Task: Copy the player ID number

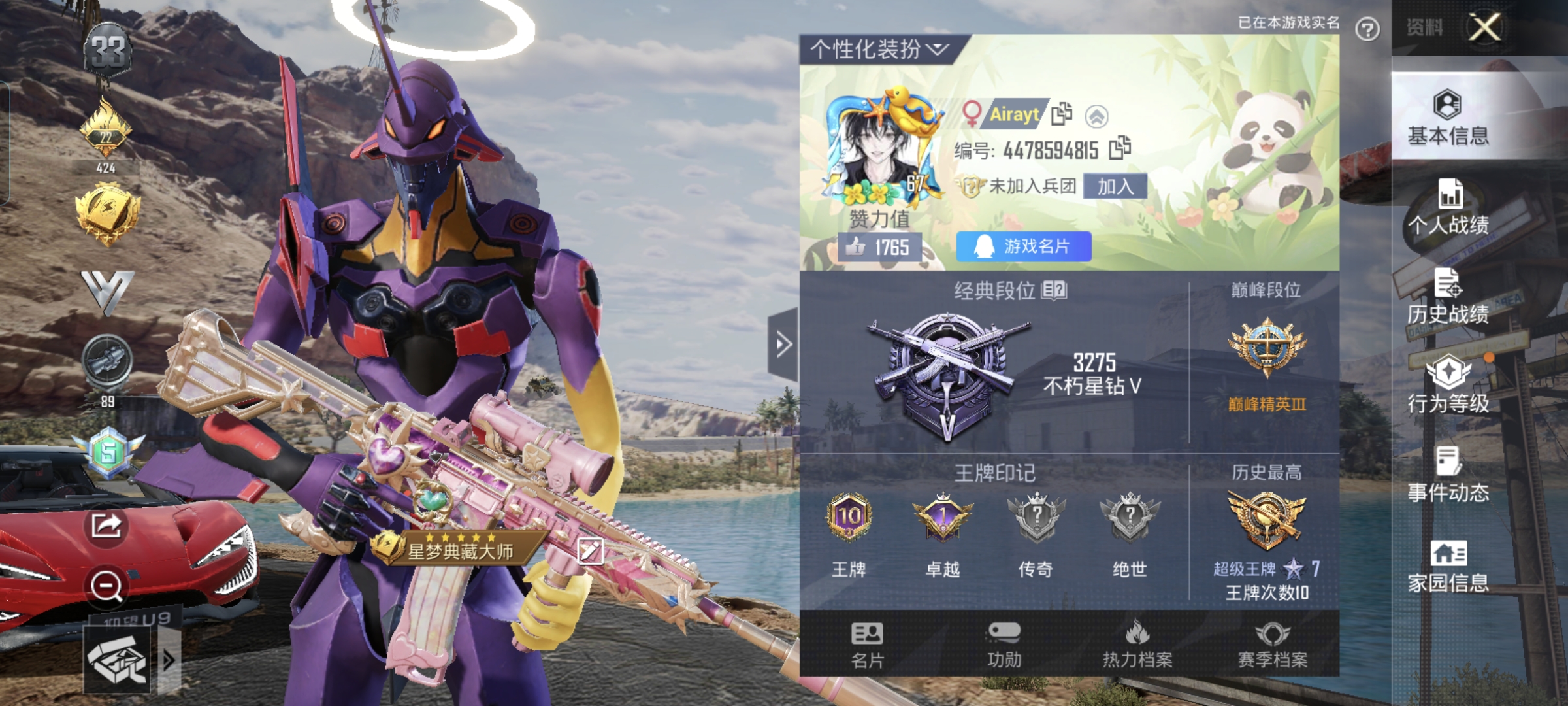Action: pyautogui.click(x=1120, y=148)
